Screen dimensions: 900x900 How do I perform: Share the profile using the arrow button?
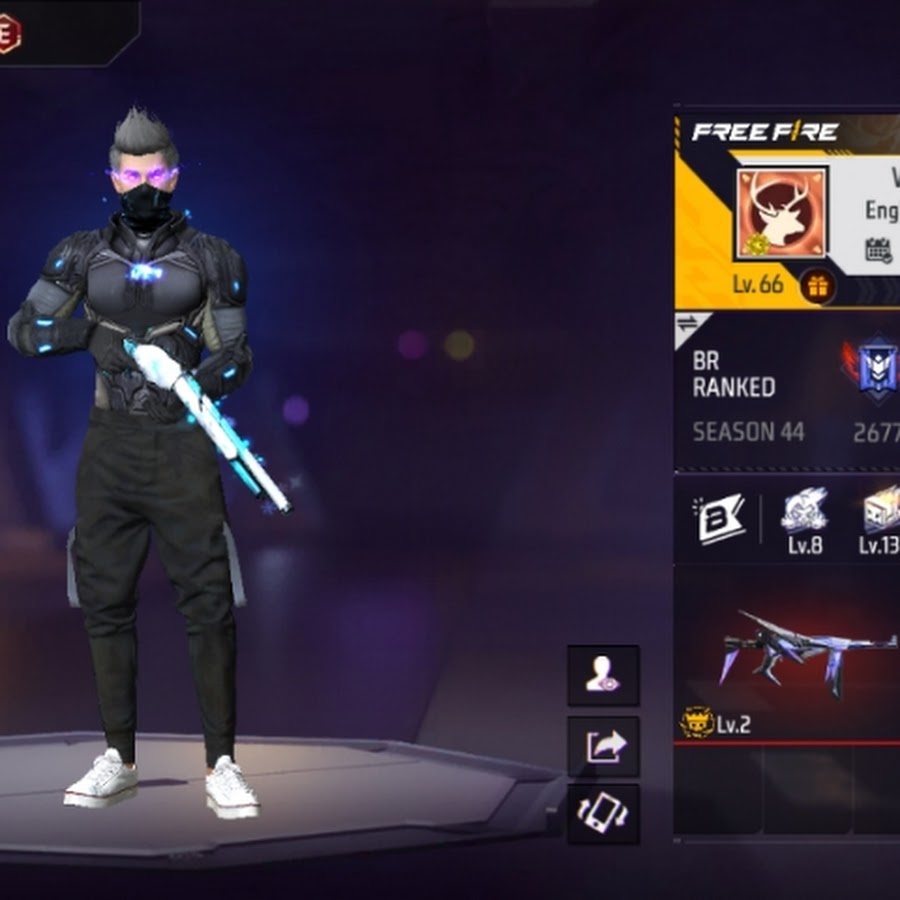point(603,746)
